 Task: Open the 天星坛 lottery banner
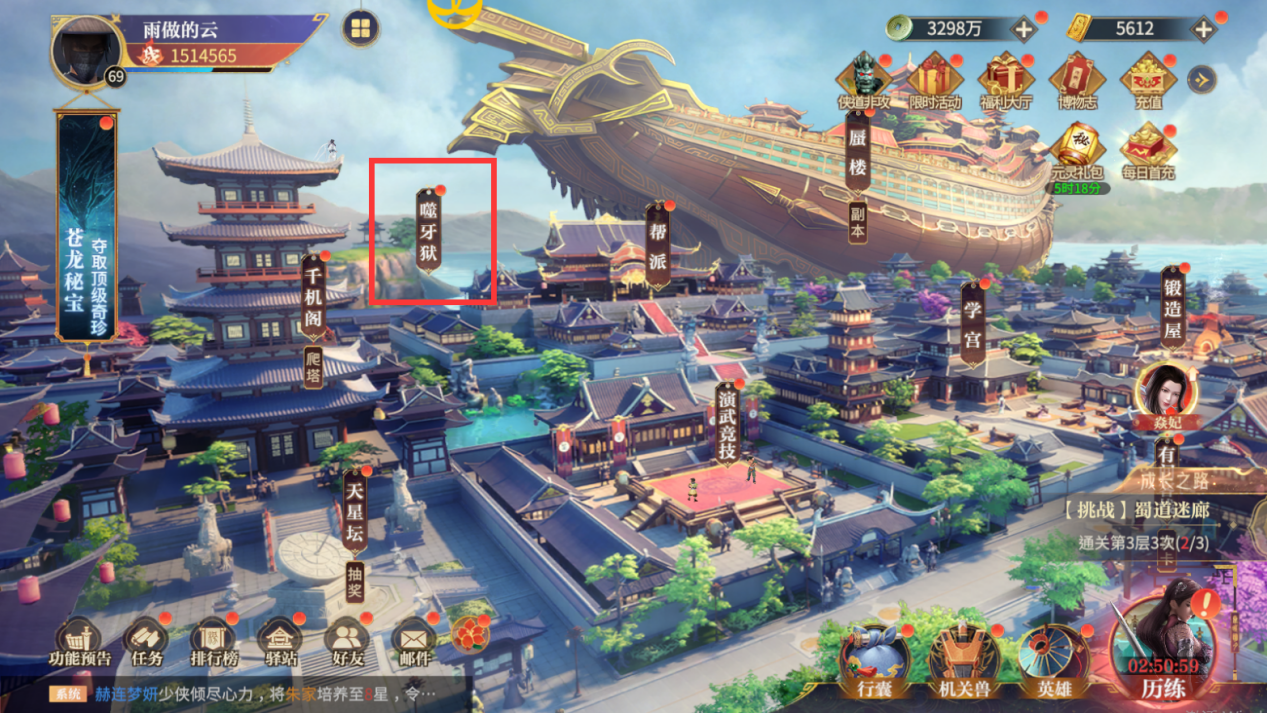[x=354, y=513]
